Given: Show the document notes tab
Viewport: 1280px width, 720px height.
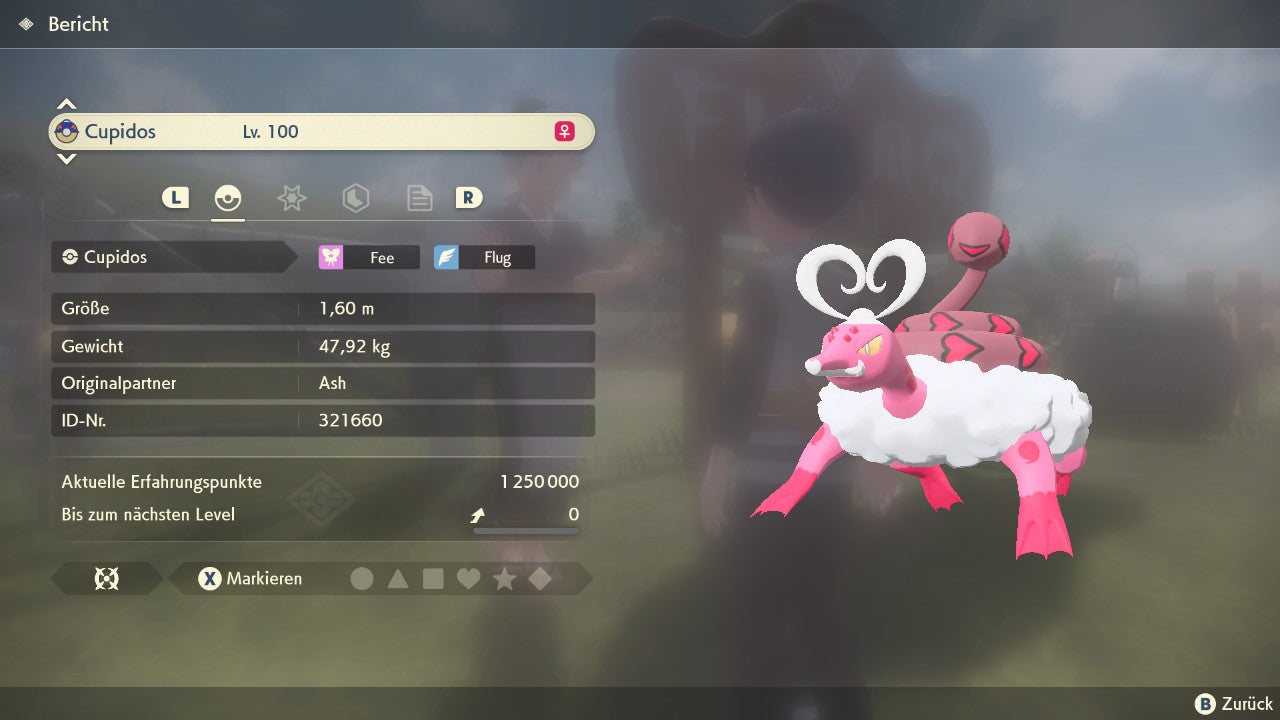Looking at the screenshot, I should click(x=419, y=198).
